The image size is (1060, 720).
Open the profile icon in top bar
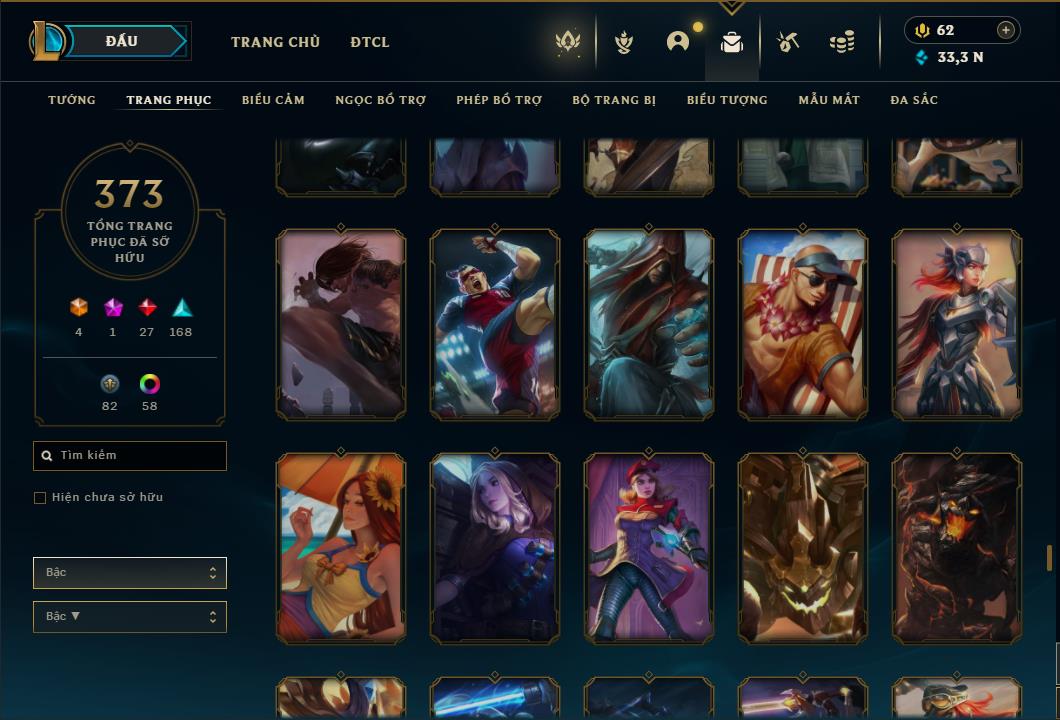(x=678, y=42)
